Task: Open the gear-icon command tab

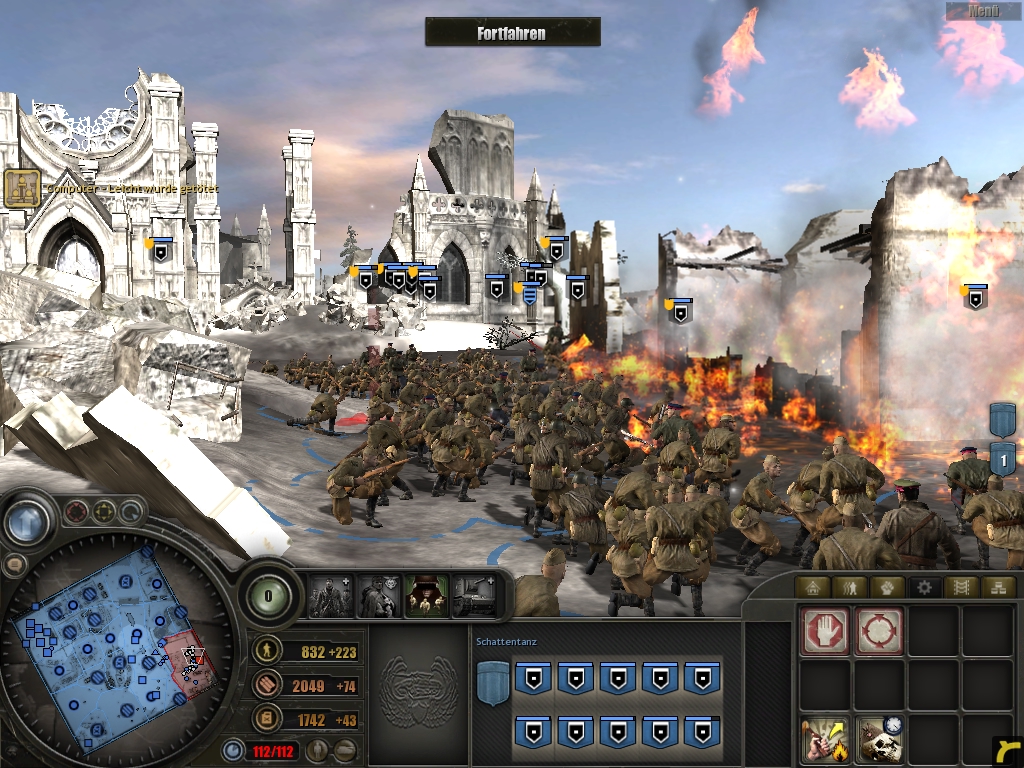Action: click(x=922, y=587)
